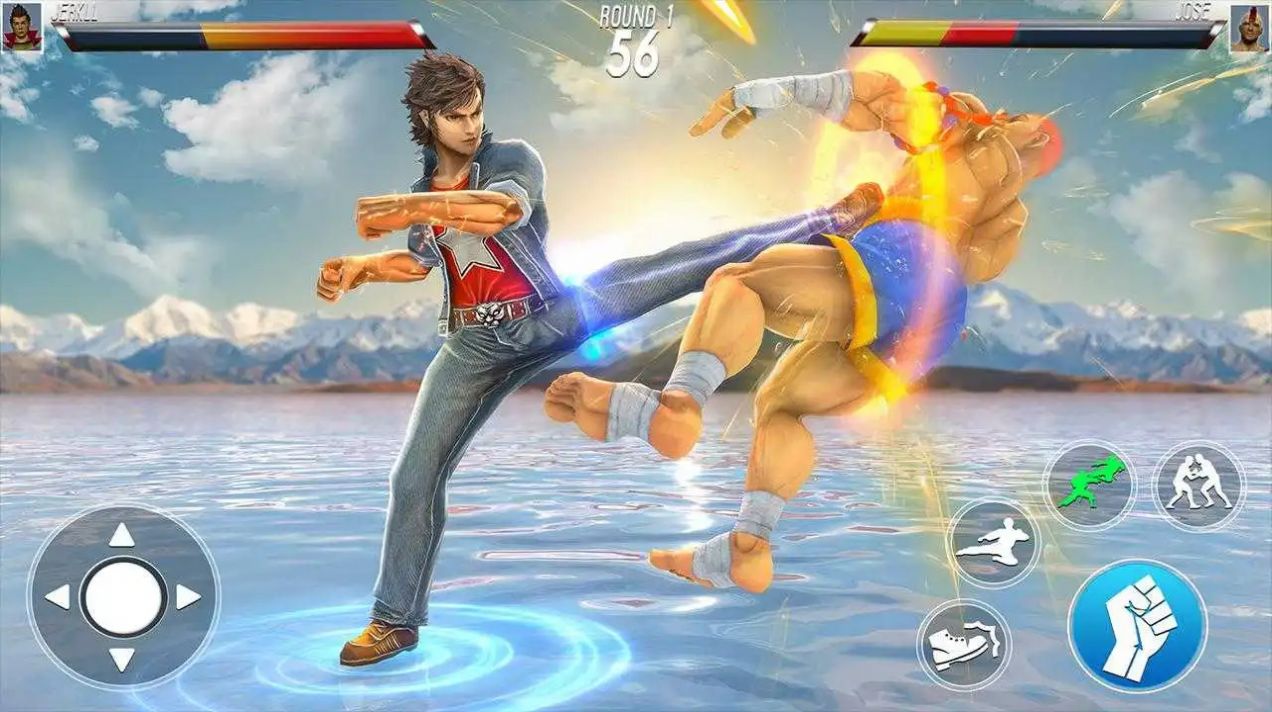Click the D-pad up arrow

coord(122,536)
